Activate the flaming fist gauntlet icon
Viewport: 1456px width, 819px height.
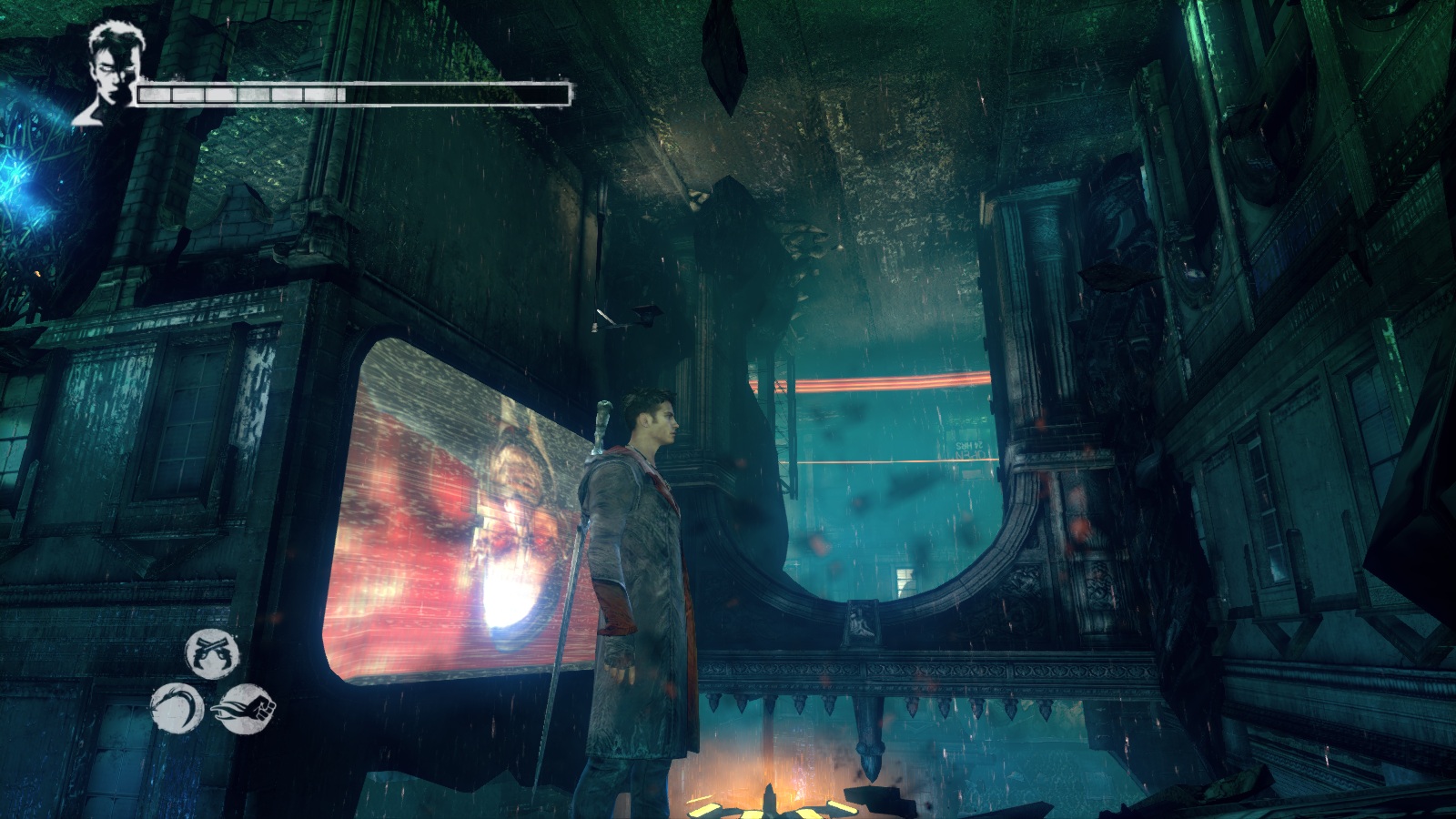pos(243,706)
